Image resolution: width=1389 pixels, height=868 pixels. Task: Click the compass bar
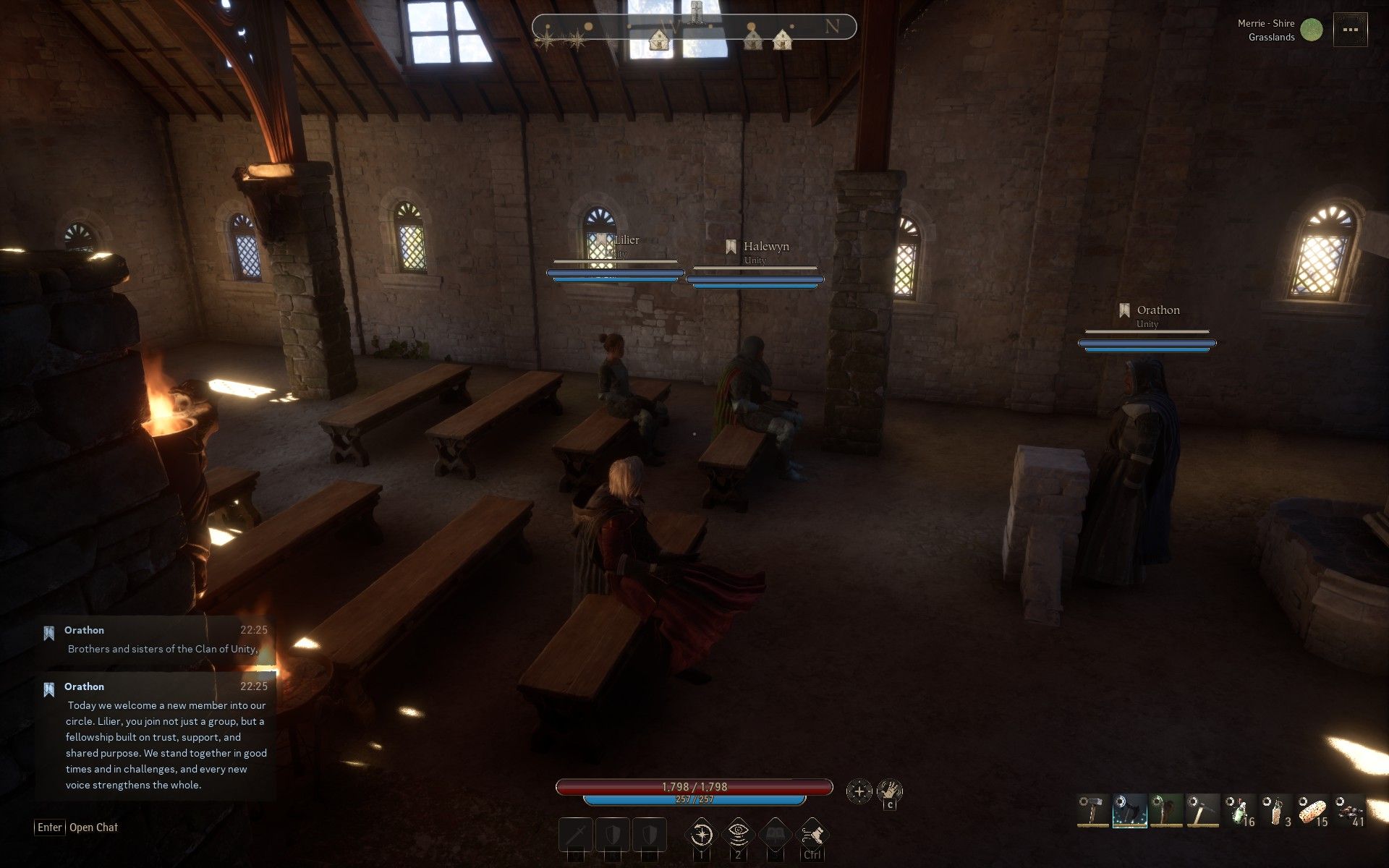694,27
